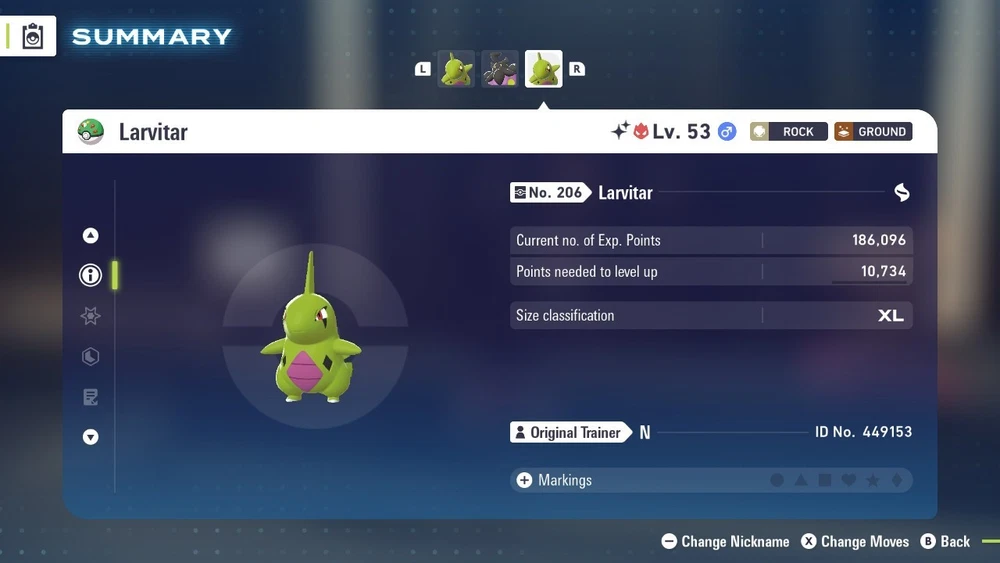The height and width of the screenshot is (563, 1000).
Task: Click the up arrow above the summary tabs
Action: [x=91, y=236]
